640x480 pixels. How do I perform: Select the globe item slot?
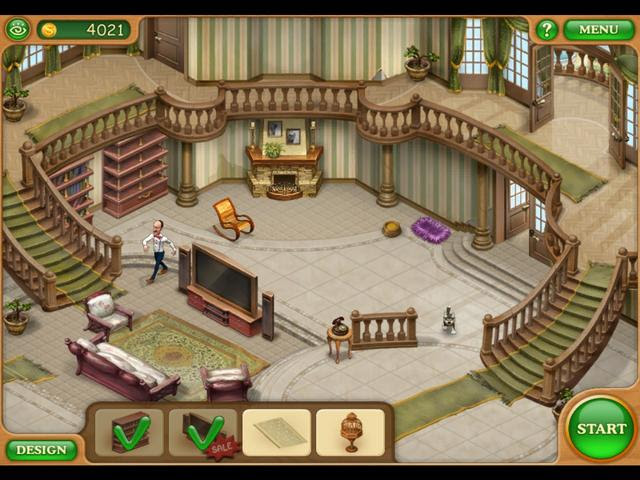pos(350,432)
